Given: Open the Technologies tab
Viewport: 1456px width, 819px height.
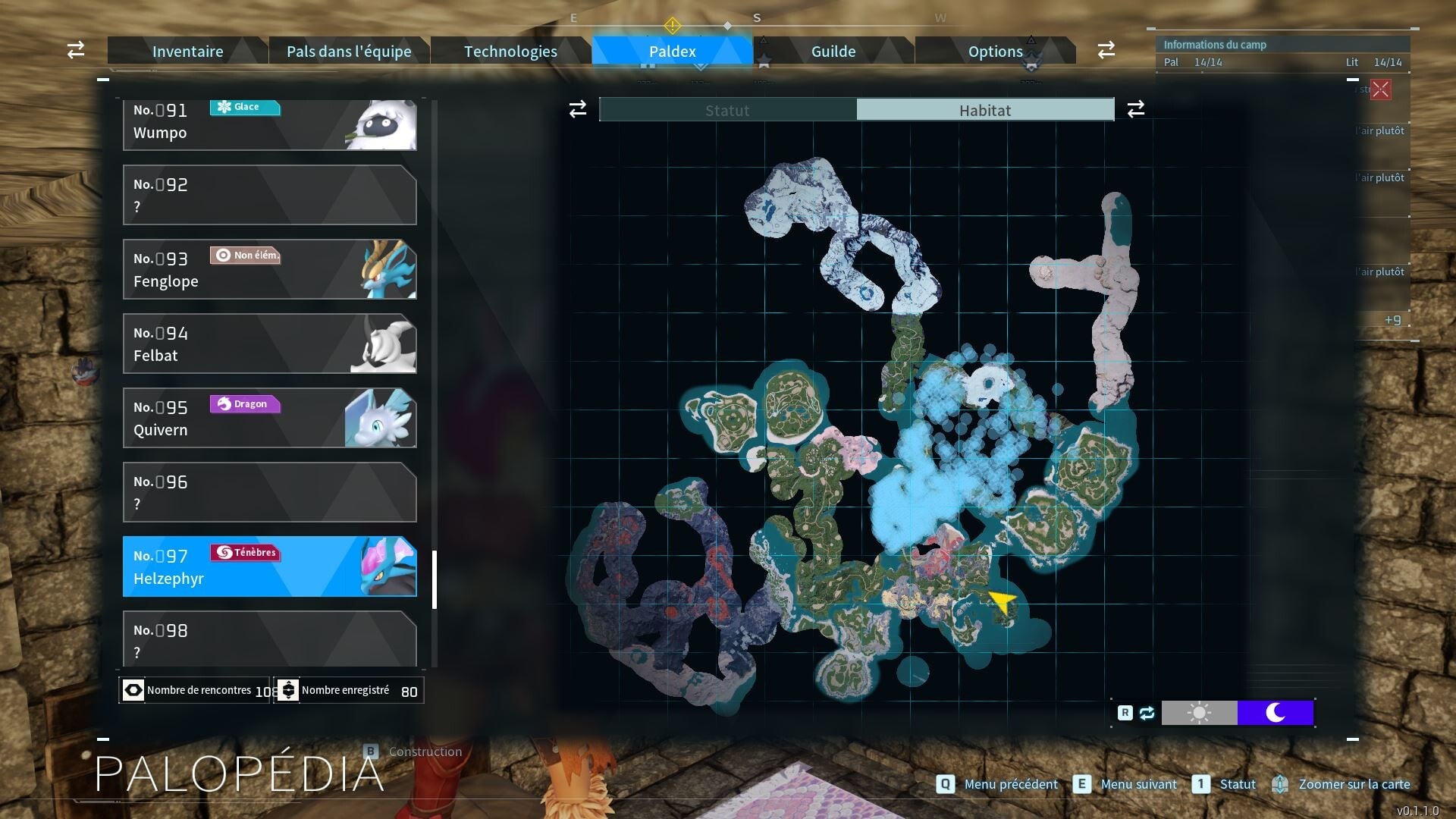Looking at the screenshot, I should 510,52.
